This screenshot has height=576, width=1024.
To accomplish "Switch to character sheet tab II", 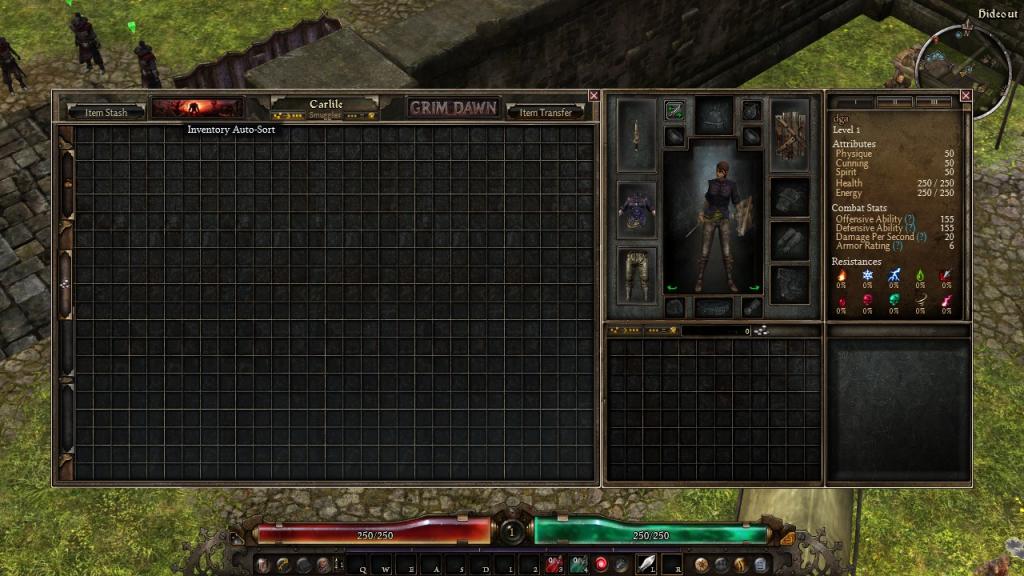I will (894, 102).
